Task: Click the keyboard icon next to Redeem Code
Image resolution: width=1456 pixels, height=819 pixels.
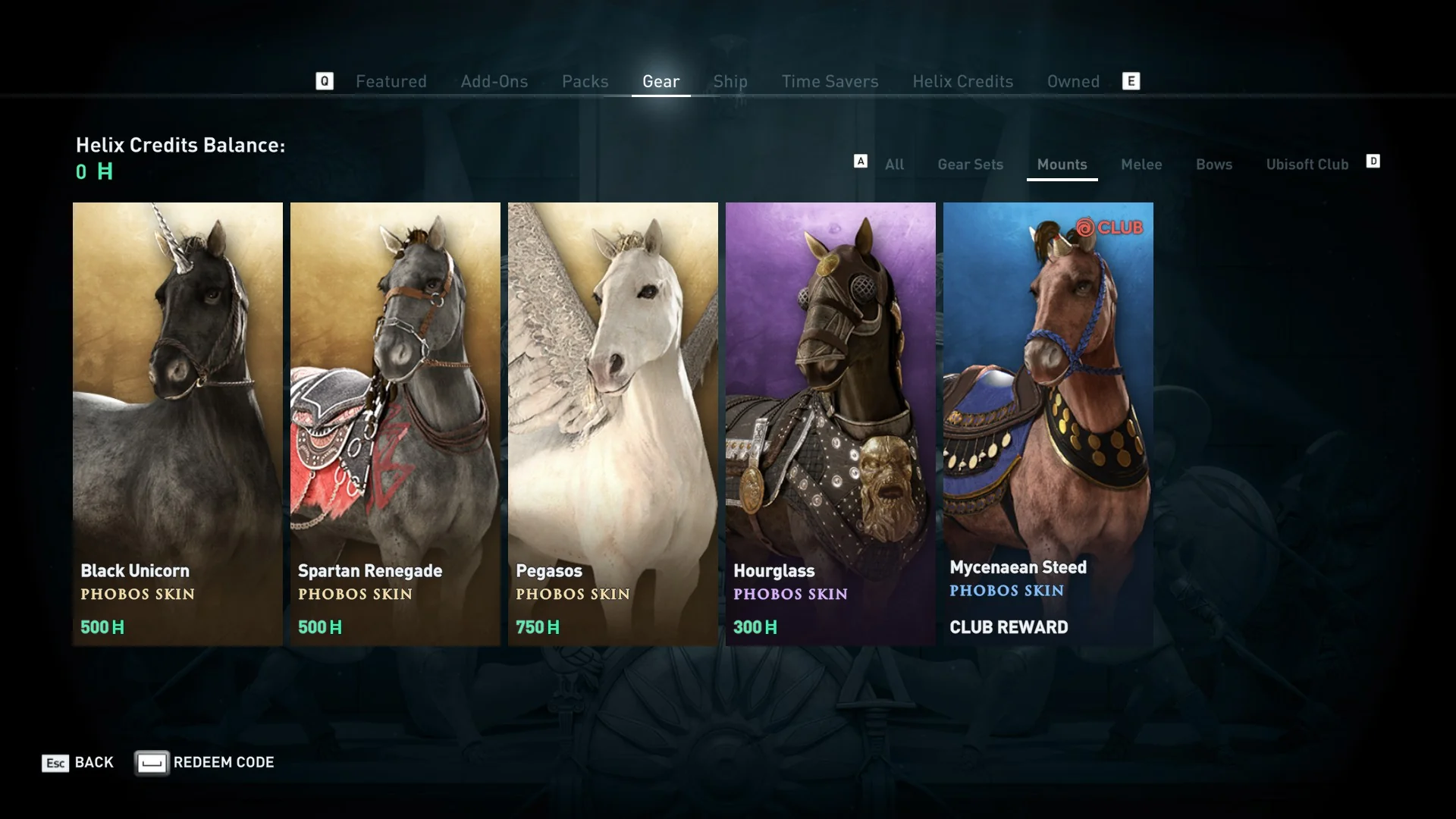Action: click(x=152, y=763)
